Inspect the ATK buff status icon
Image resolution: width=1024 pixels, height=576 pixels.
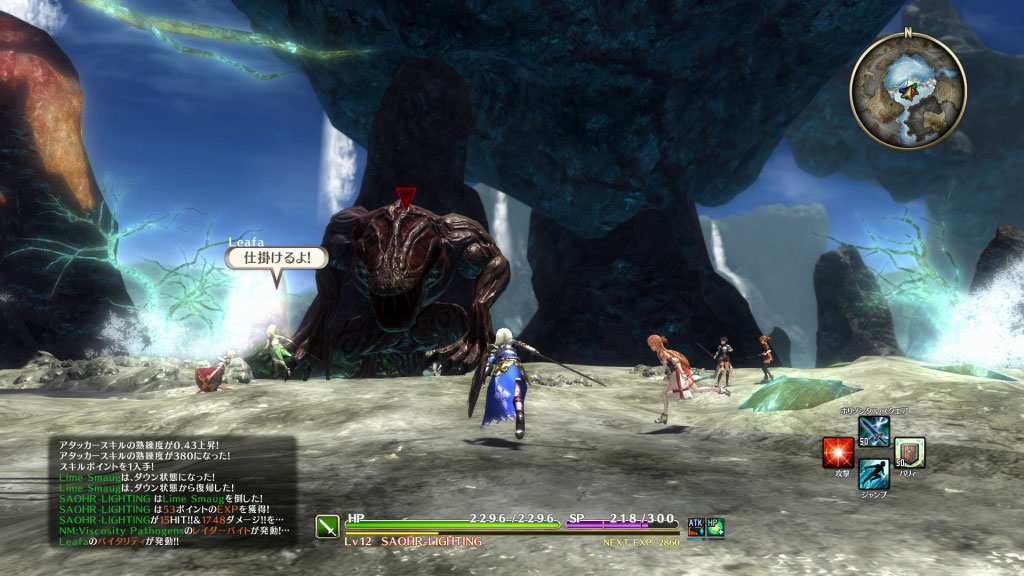tap(696, 526)
